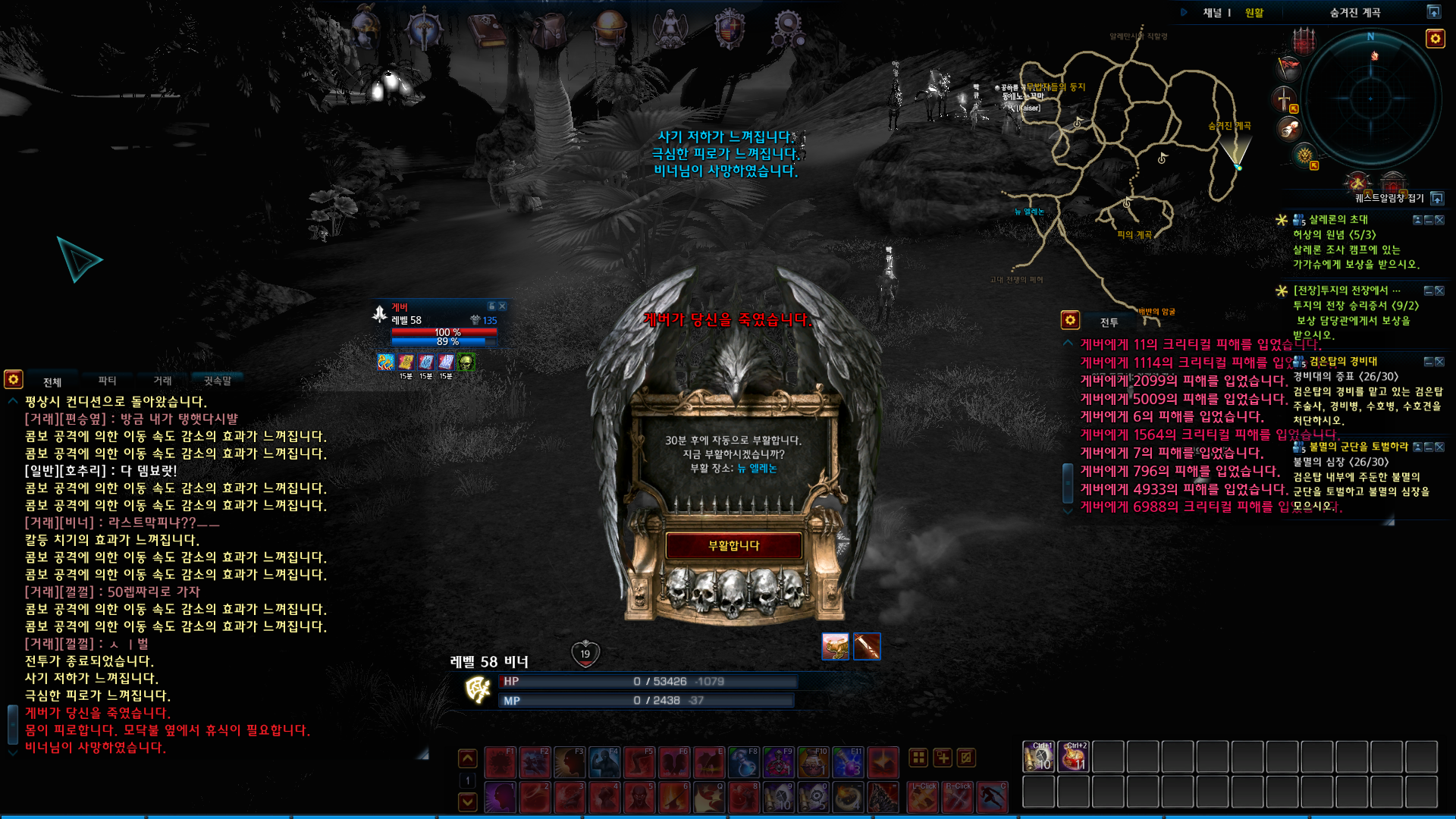Image resolution: width=1456 pixels, height=819 pixels.
Task: Click the 부활합니다 resurrect button
Action: coord(733,545)
